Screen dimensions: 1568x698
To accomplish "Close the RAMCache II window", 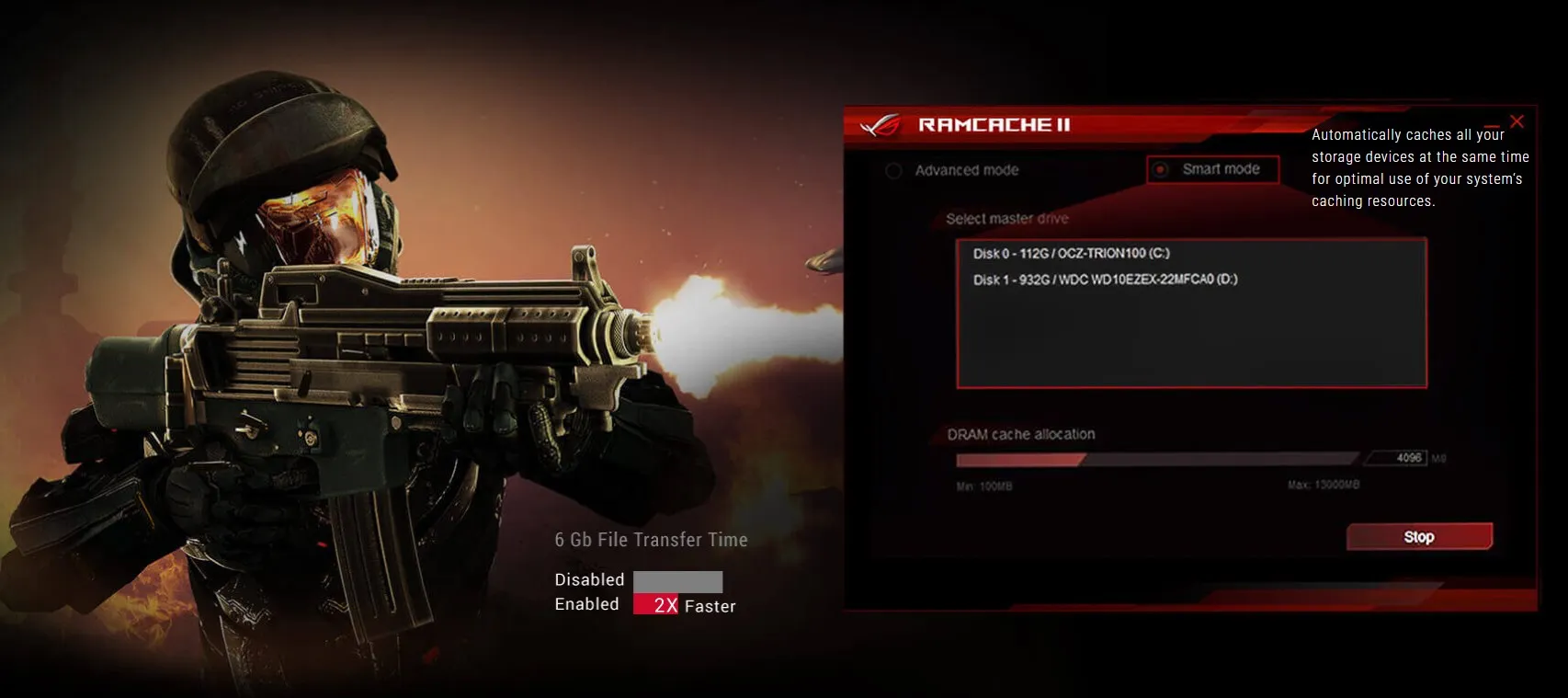I will [1517, 121].
